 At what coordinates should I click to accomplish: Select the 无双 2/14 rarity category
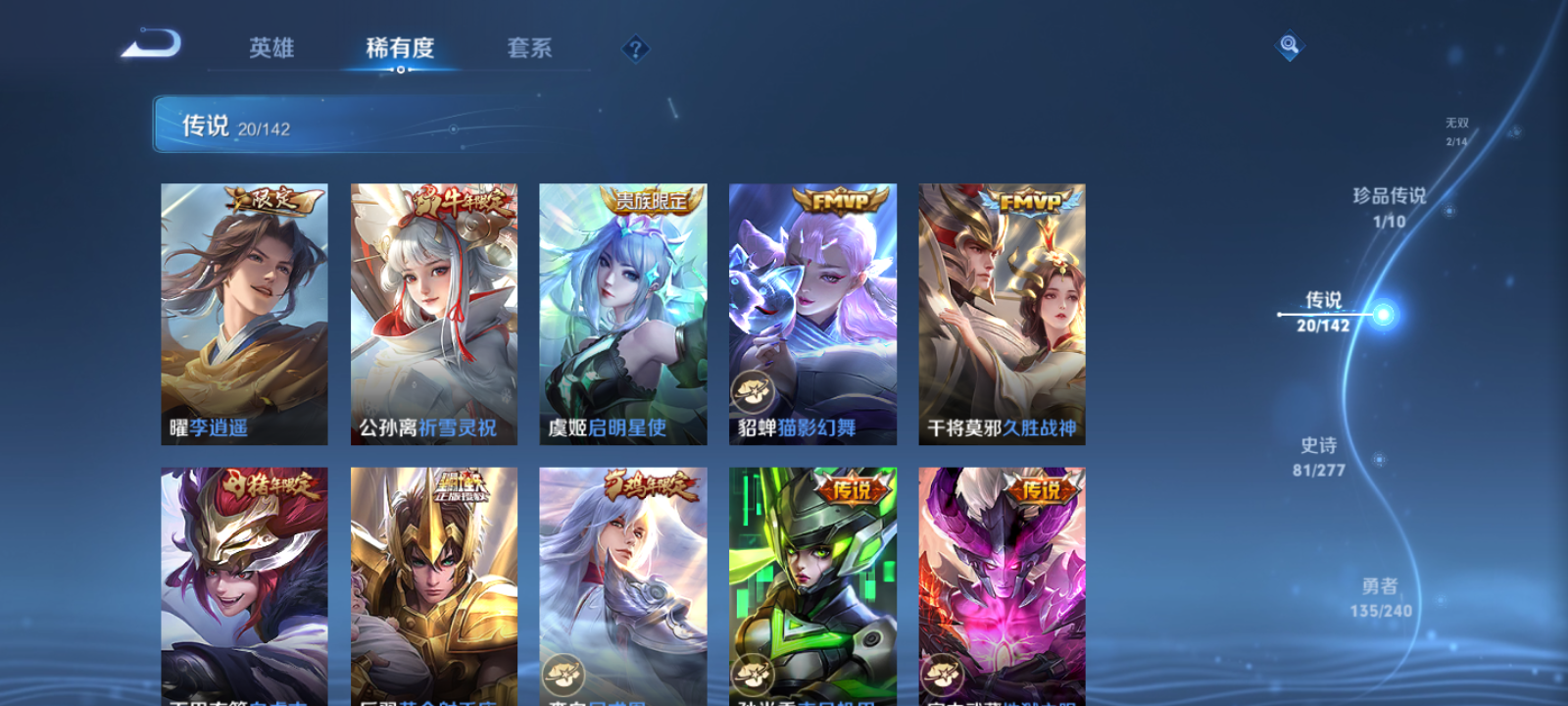click(x=1456, y=132)
